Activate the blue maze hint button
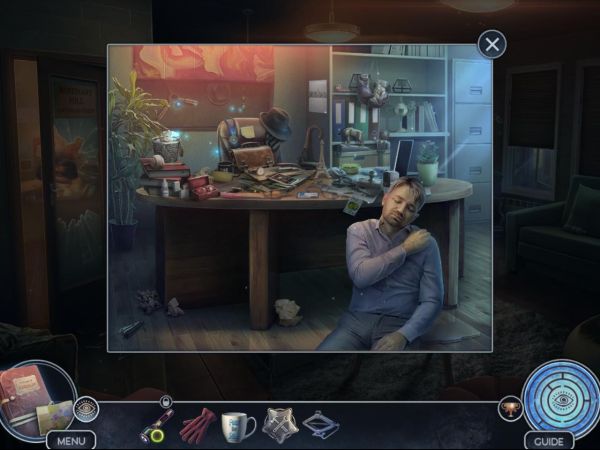The width and height of the screenshot is (600, 450). (x=560, y=397)
